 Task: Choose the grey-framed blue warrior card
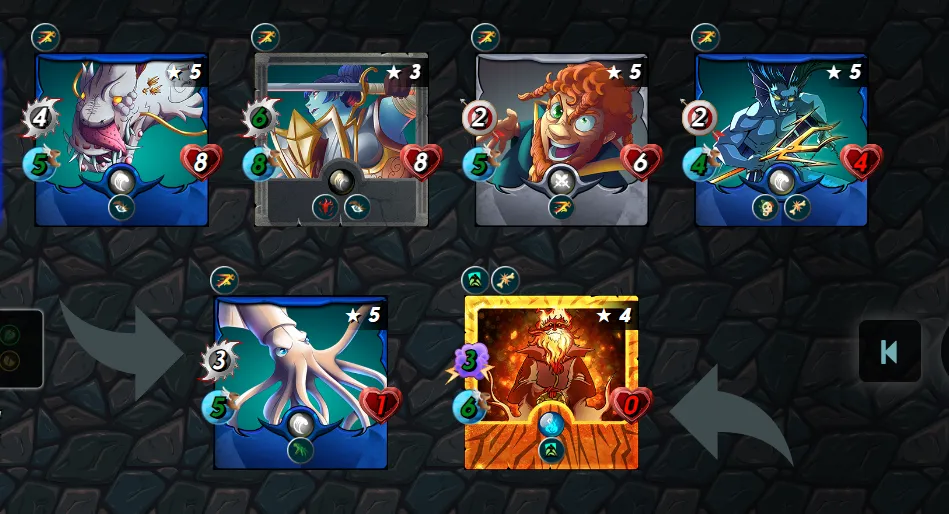click(x=341, y=140)
